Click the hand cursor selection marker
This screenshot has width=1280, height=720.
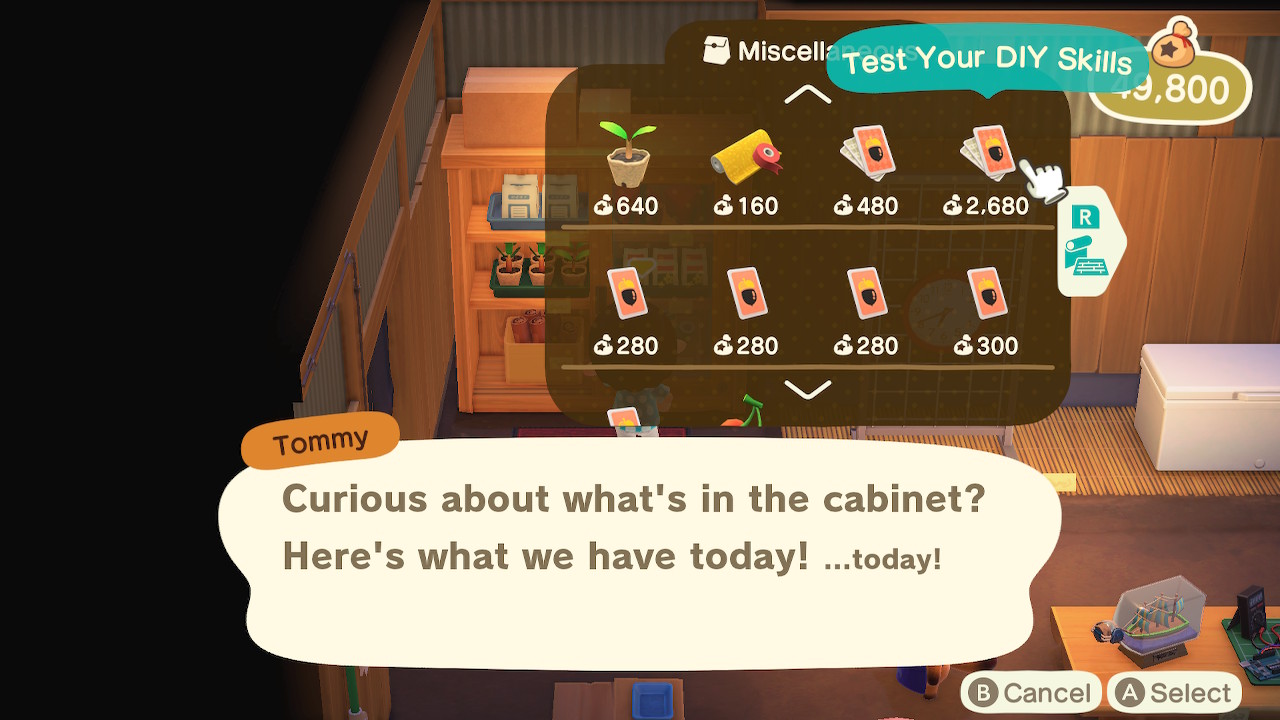[1043, 180]
